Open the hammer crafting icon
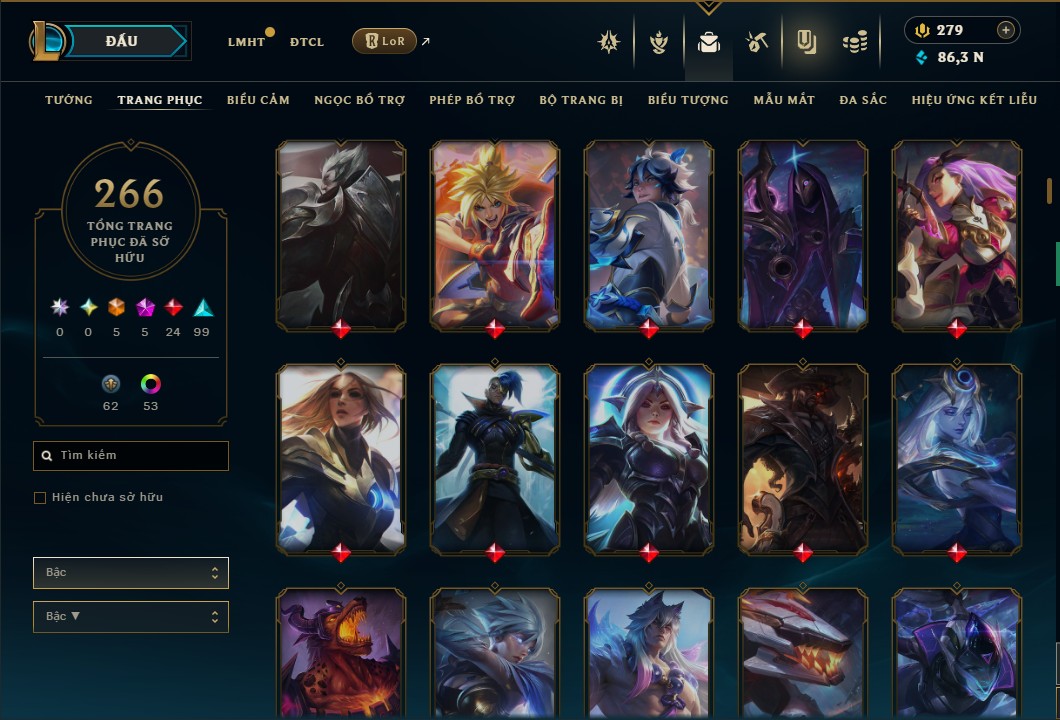 pyautogui.click(x=757, y=42)
